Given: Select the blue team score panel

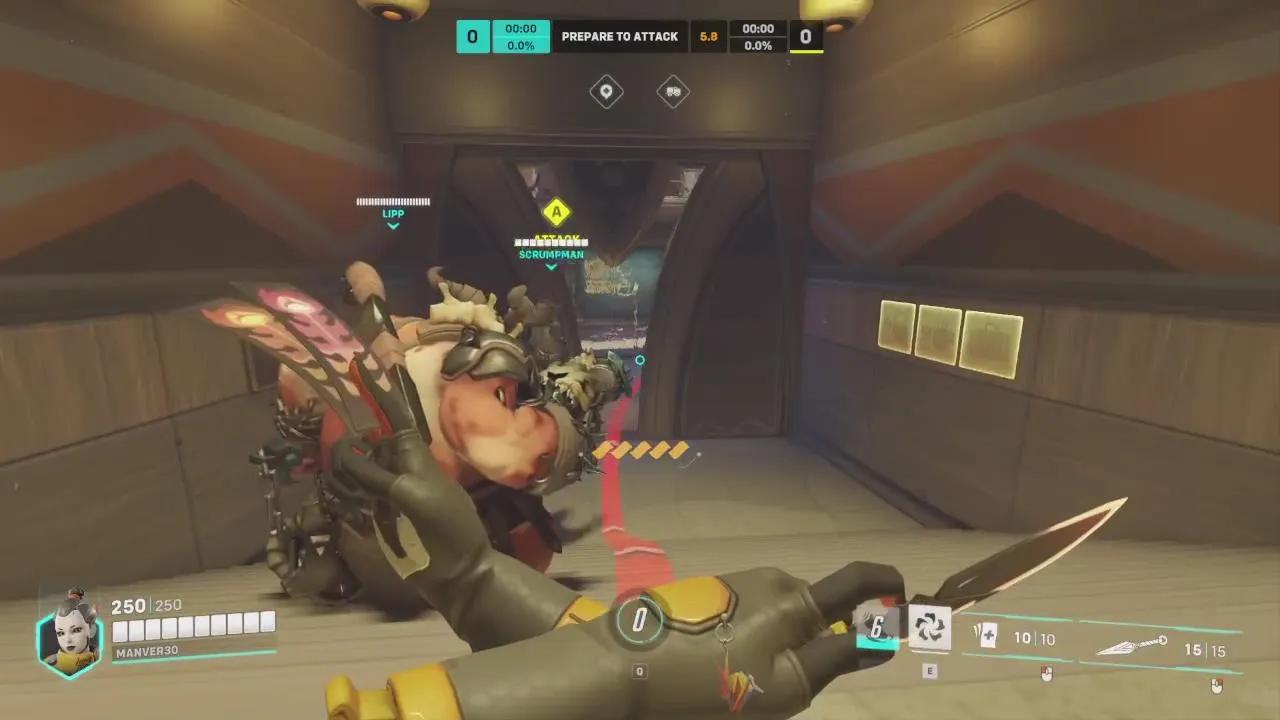Looking at the screenshot, I should pyautogui.click(x=472, y=36).
